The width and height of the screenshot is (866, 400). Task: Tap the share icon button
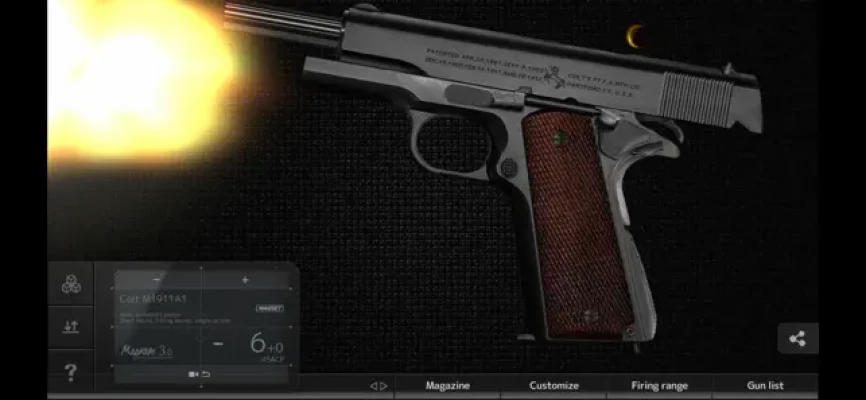click(797, 338)
